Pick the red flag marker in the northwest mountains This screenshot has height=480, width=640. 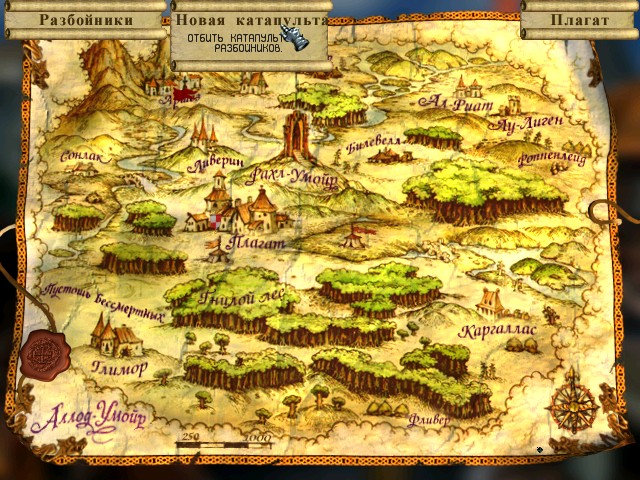coord(183,96)
